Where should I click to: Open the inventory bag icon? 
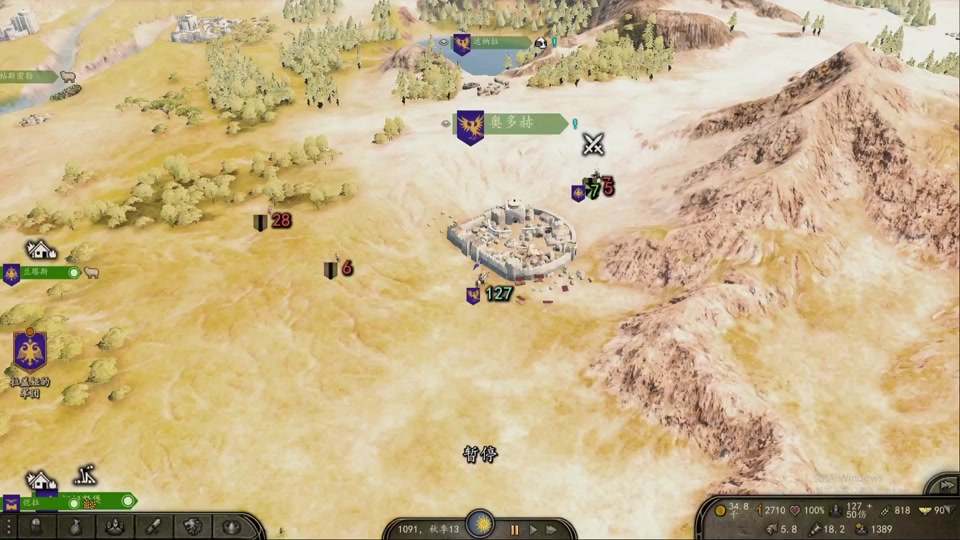click(x=76, y=526)
